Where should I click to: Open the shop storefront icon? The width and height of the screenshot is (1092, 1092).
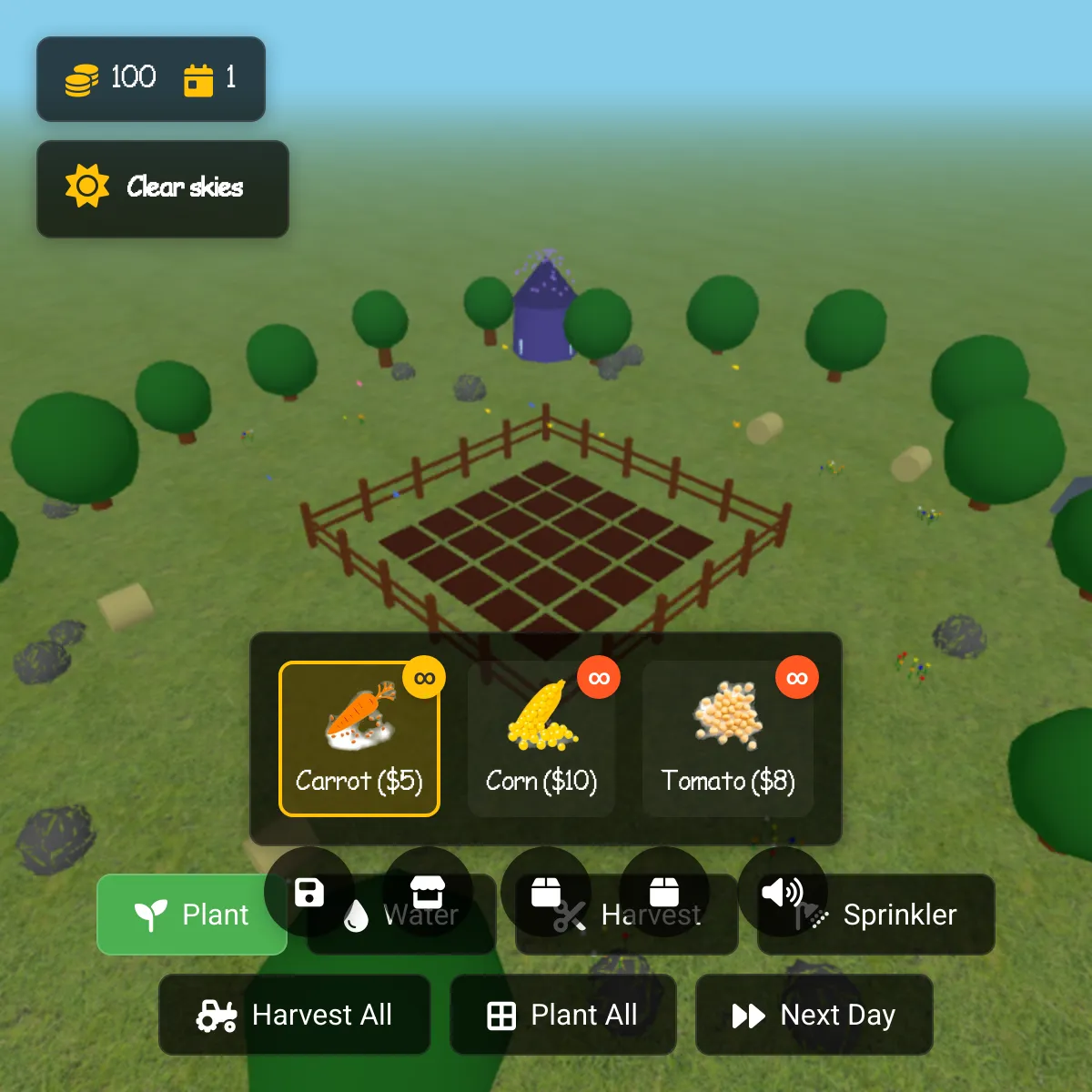427,890
